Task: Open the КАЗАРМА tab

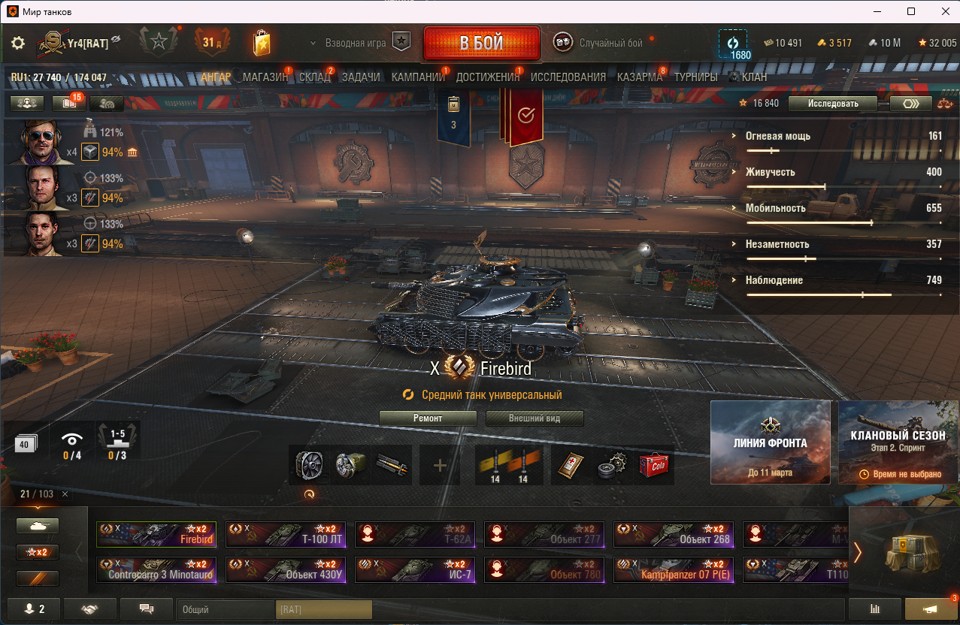Action: (x=640, y=77)
